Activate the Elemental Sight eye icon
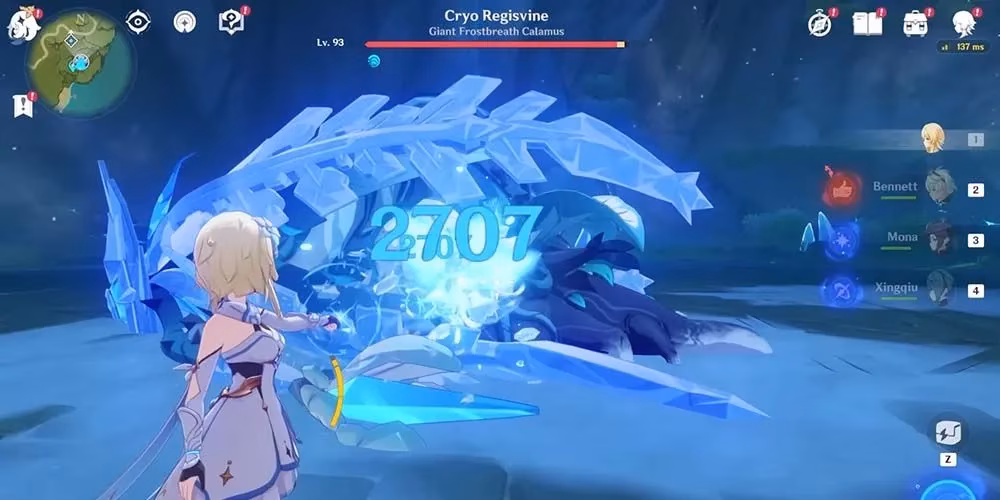 point(138,22)
